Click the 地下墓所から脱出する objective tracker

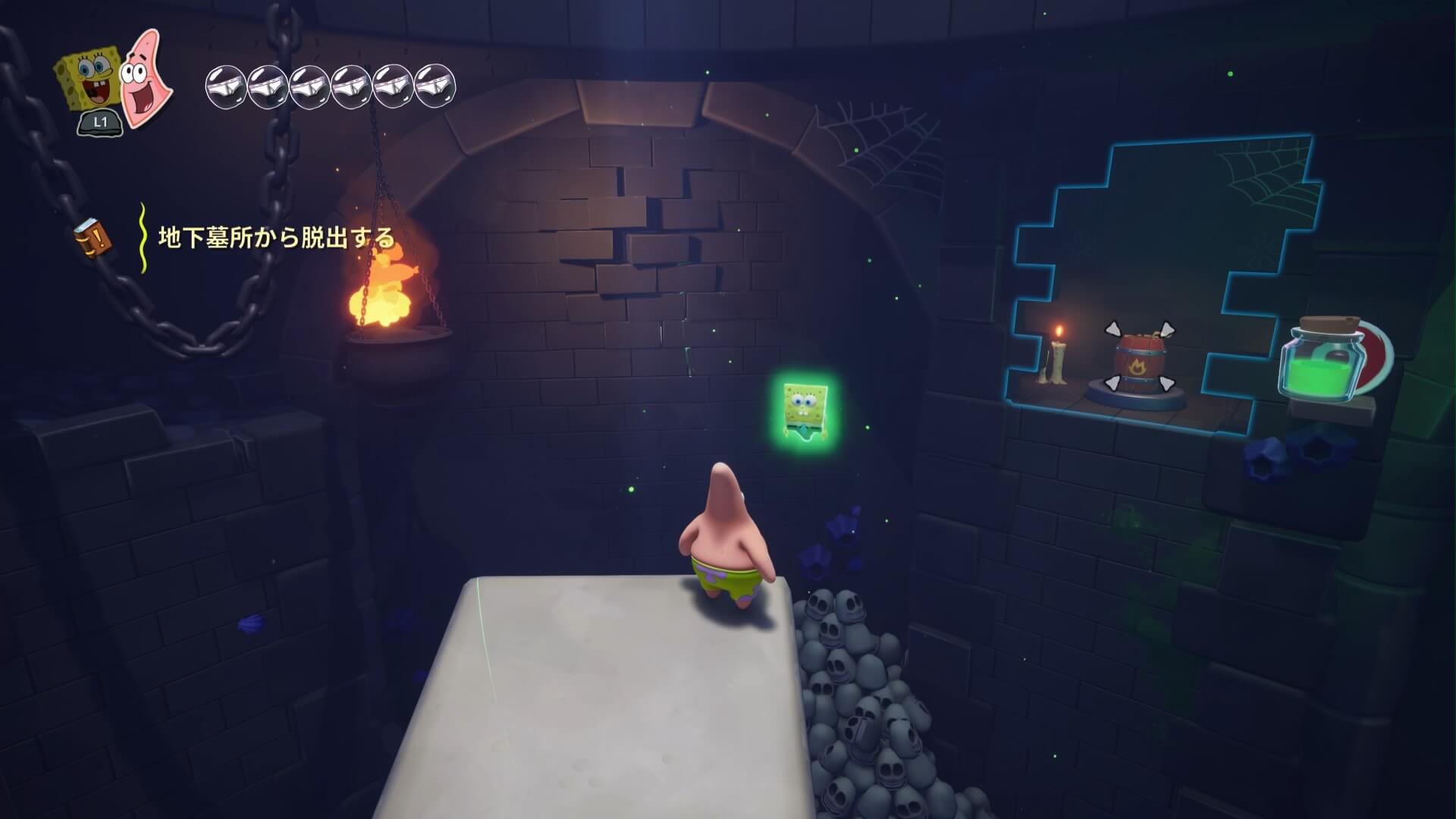click(x=277, y=238)
